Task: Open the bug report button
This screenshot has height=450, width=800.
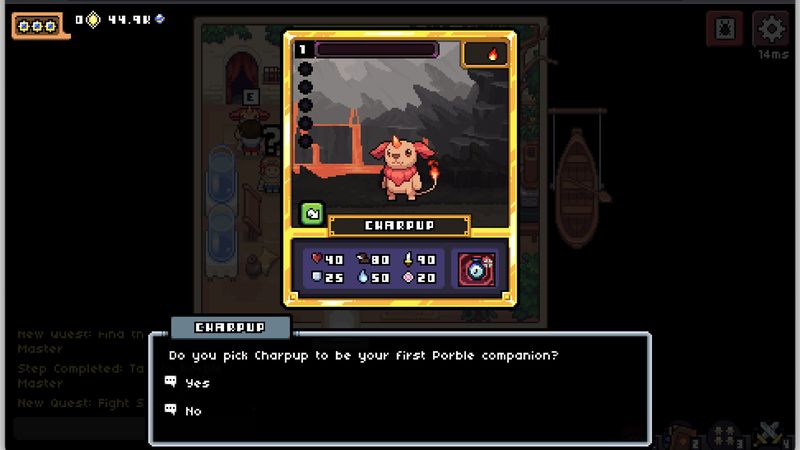Action: [724, 28]
